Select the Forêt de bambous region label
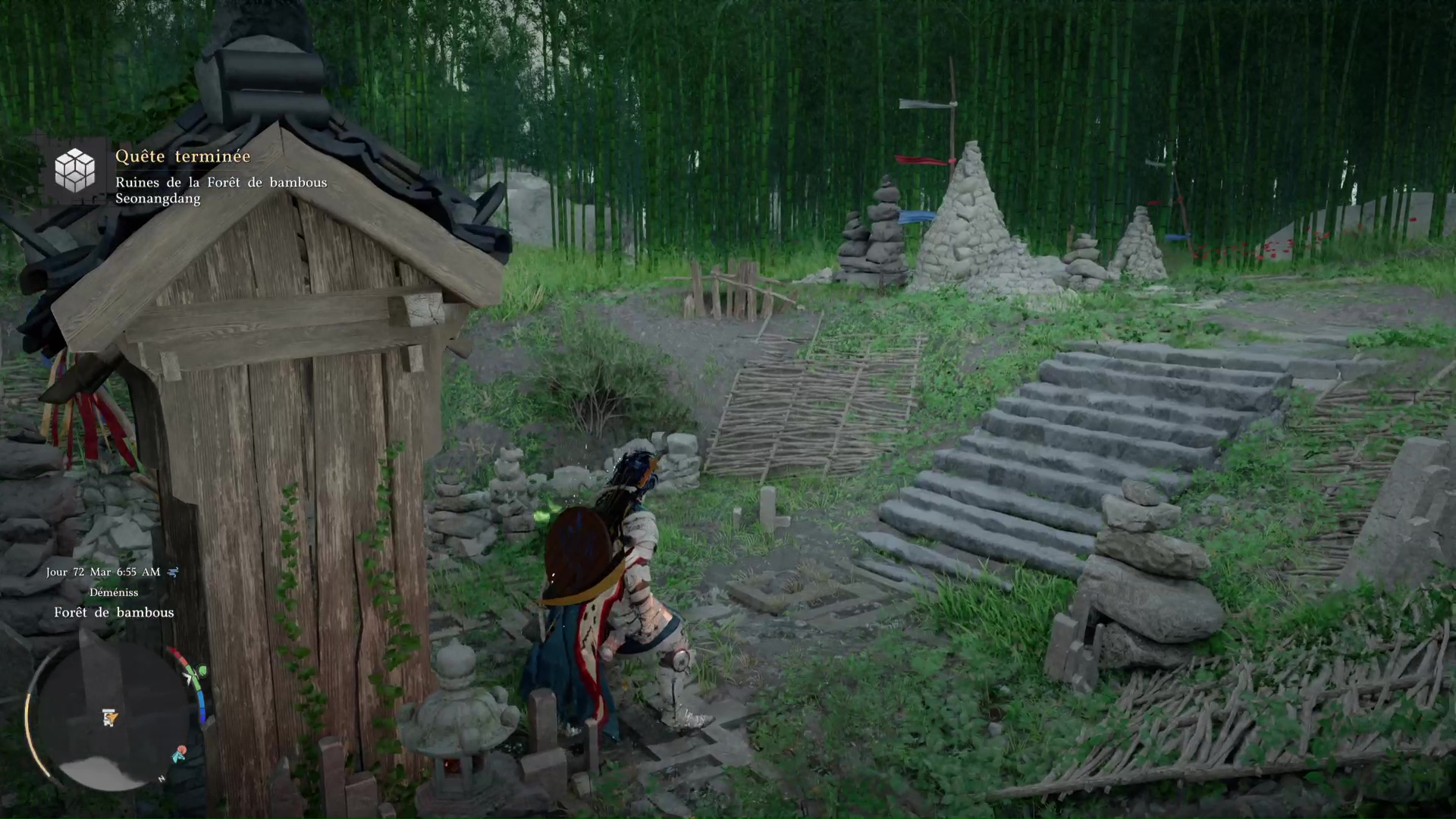The width and height of the screenshot is (1456, 819). (x=114, y=612)
